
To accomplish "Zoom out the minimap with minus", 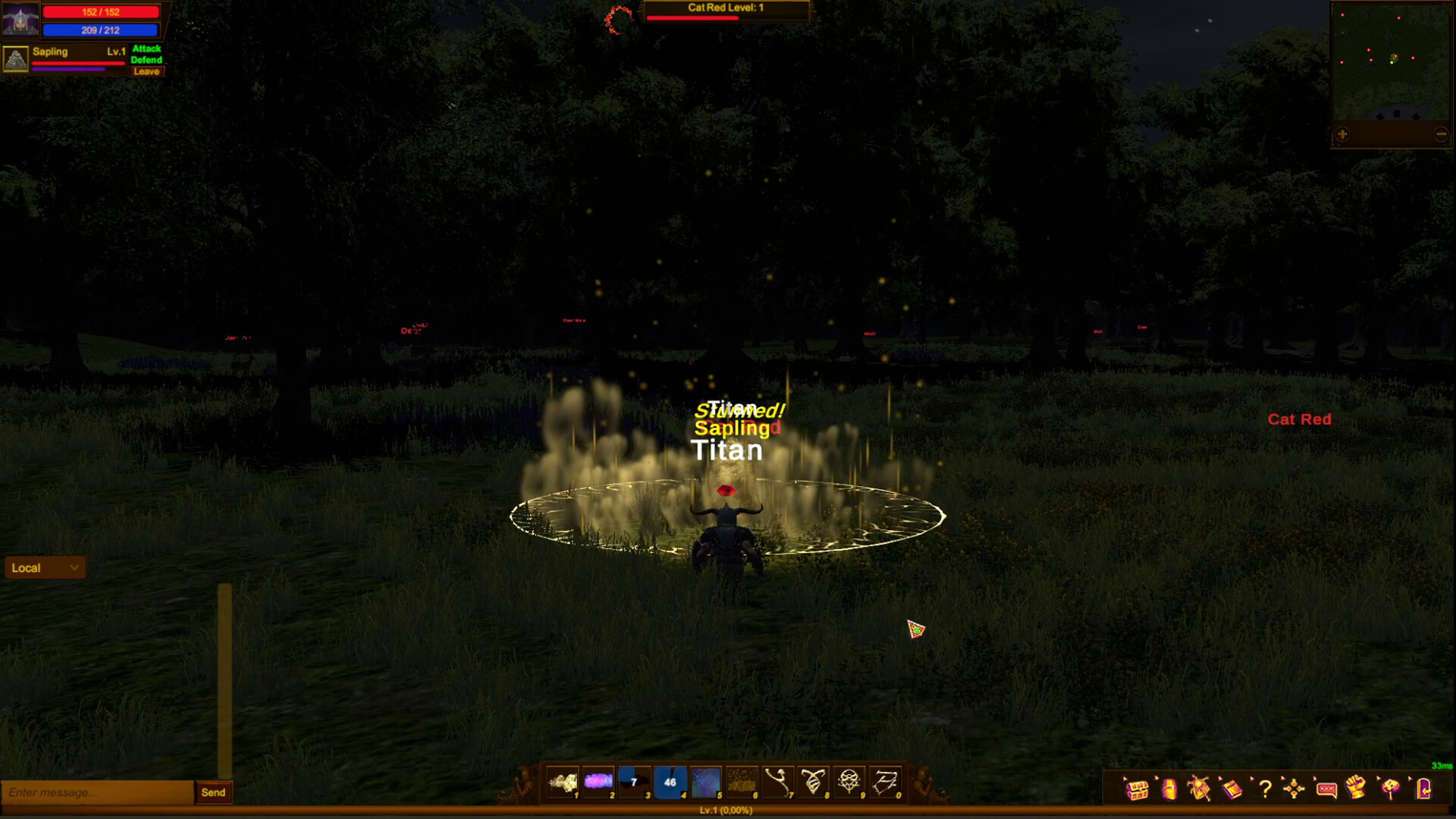I will (x=1440, y=133).
